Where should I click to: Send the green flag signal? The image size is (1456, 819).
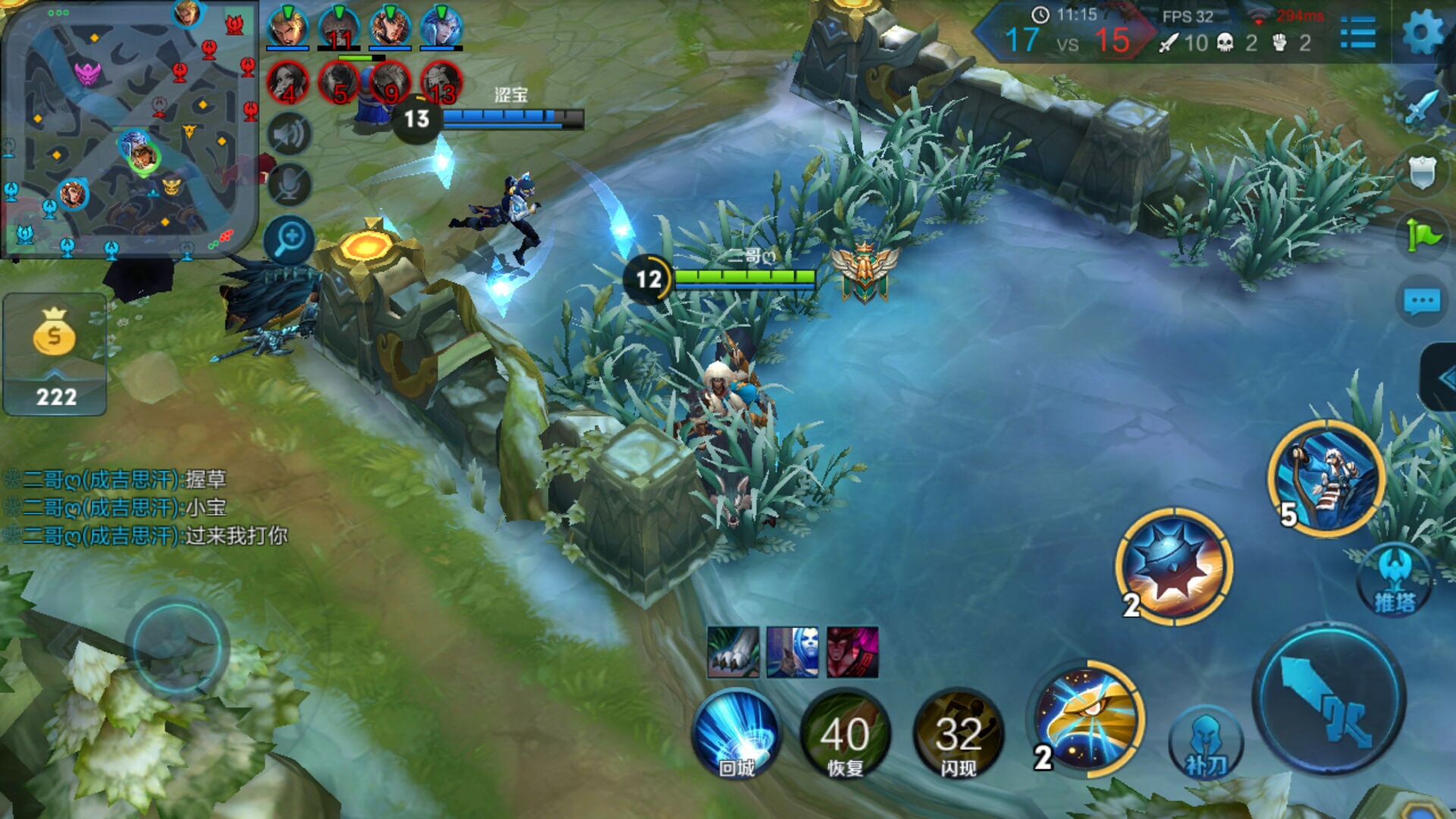click(1422, 236)
